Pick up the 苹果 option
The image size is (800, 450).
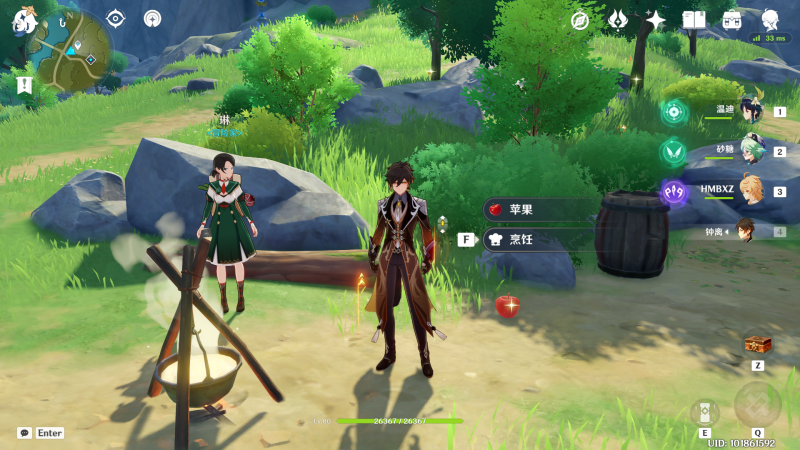tap(540, 210)
